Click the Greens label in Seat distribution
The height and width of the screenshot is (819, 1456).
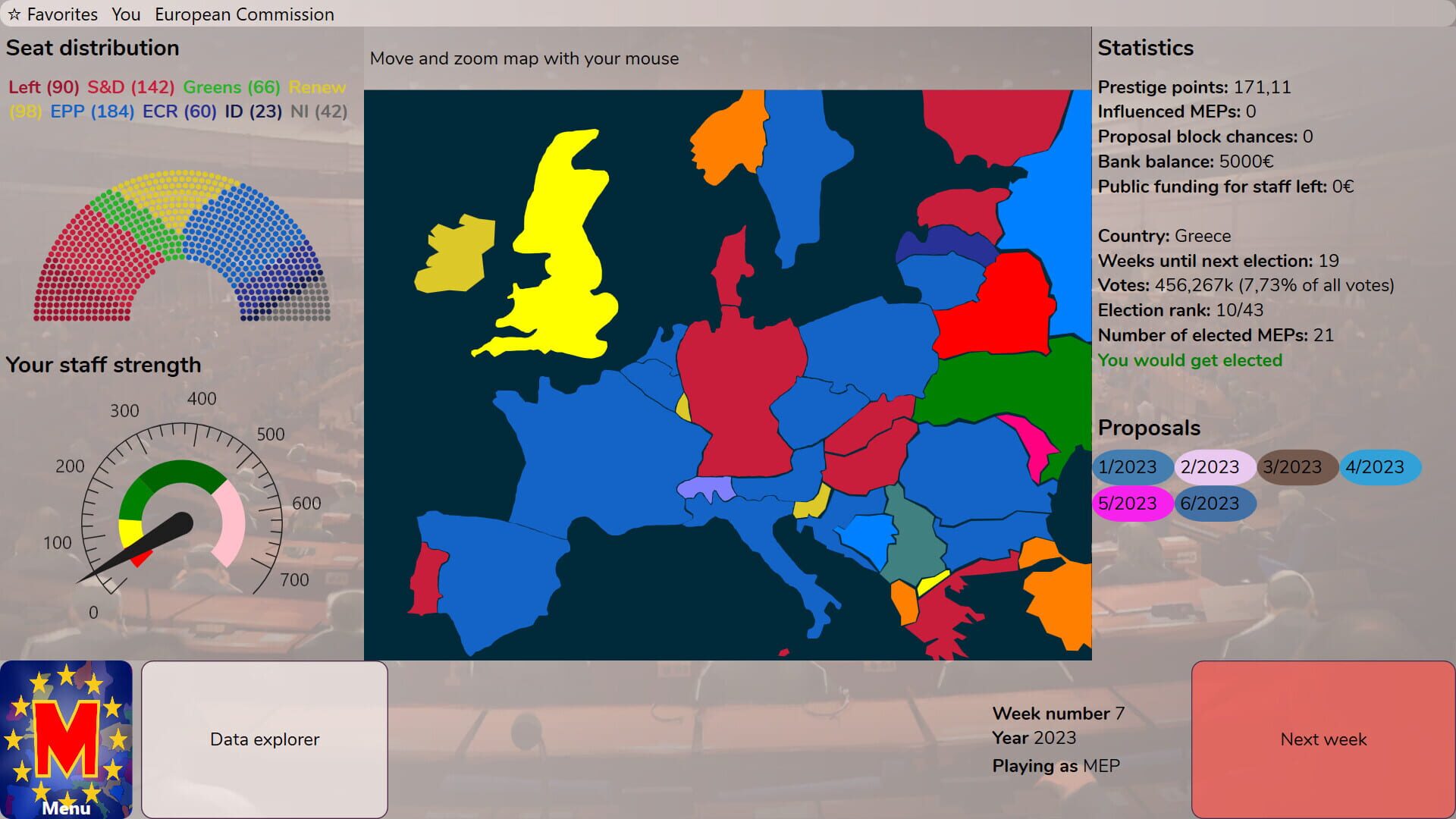212,87
